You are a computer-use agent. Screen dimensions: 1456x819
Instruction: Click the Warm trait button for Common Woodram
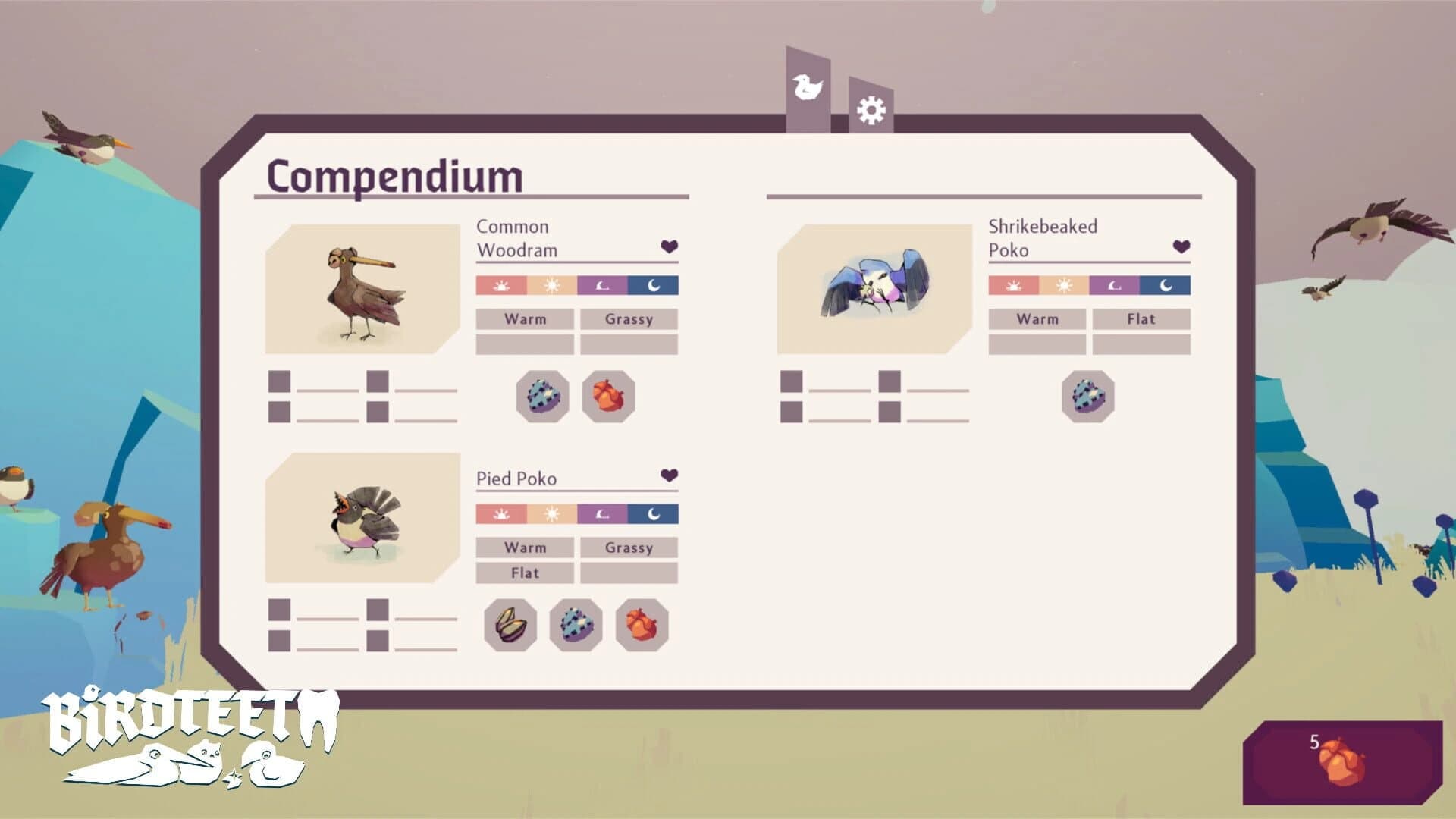pos(525,319)
